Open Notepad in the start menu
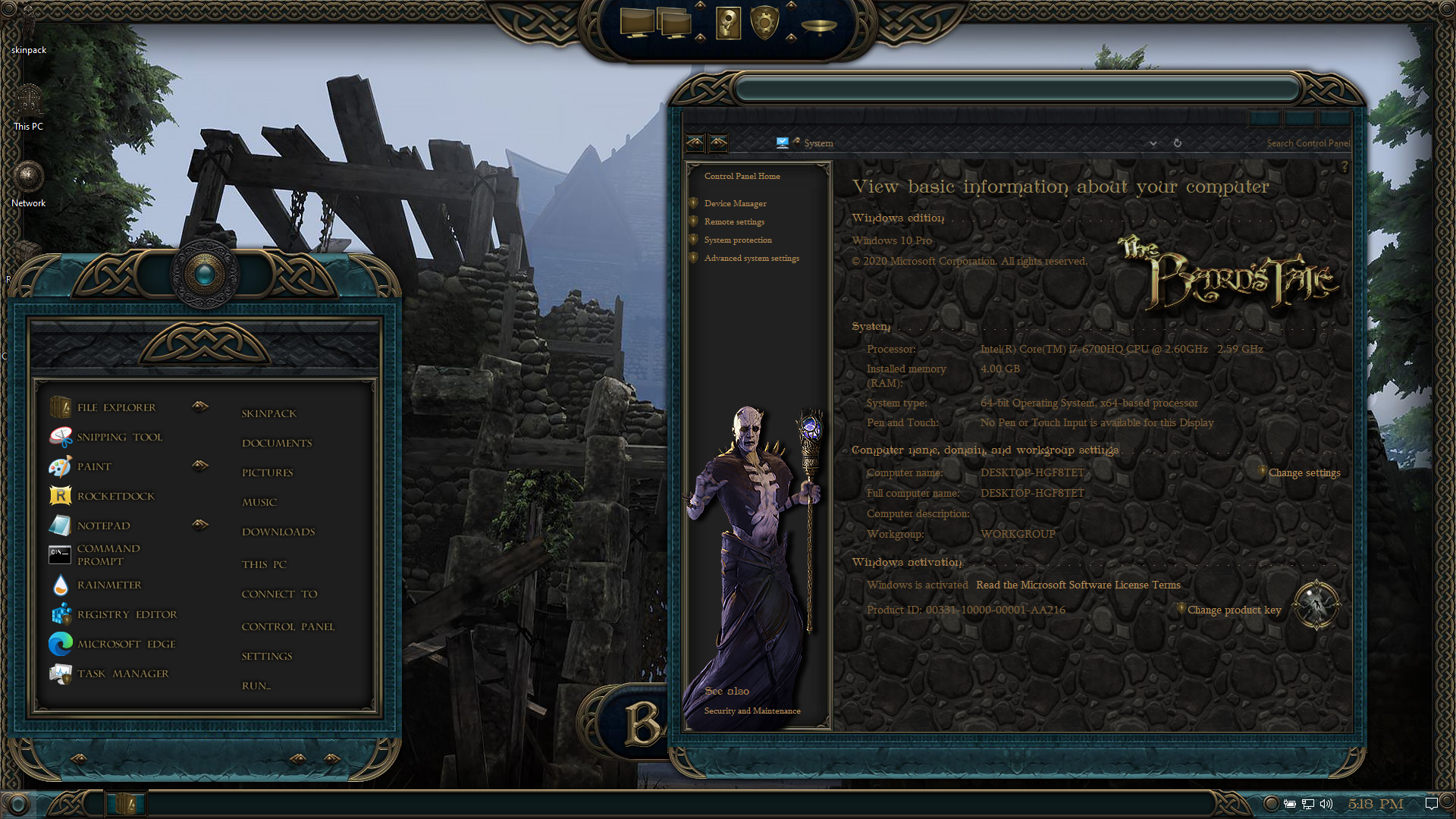Image resolution: width=1456 pixels, height=819 pixels. [103, 526]
